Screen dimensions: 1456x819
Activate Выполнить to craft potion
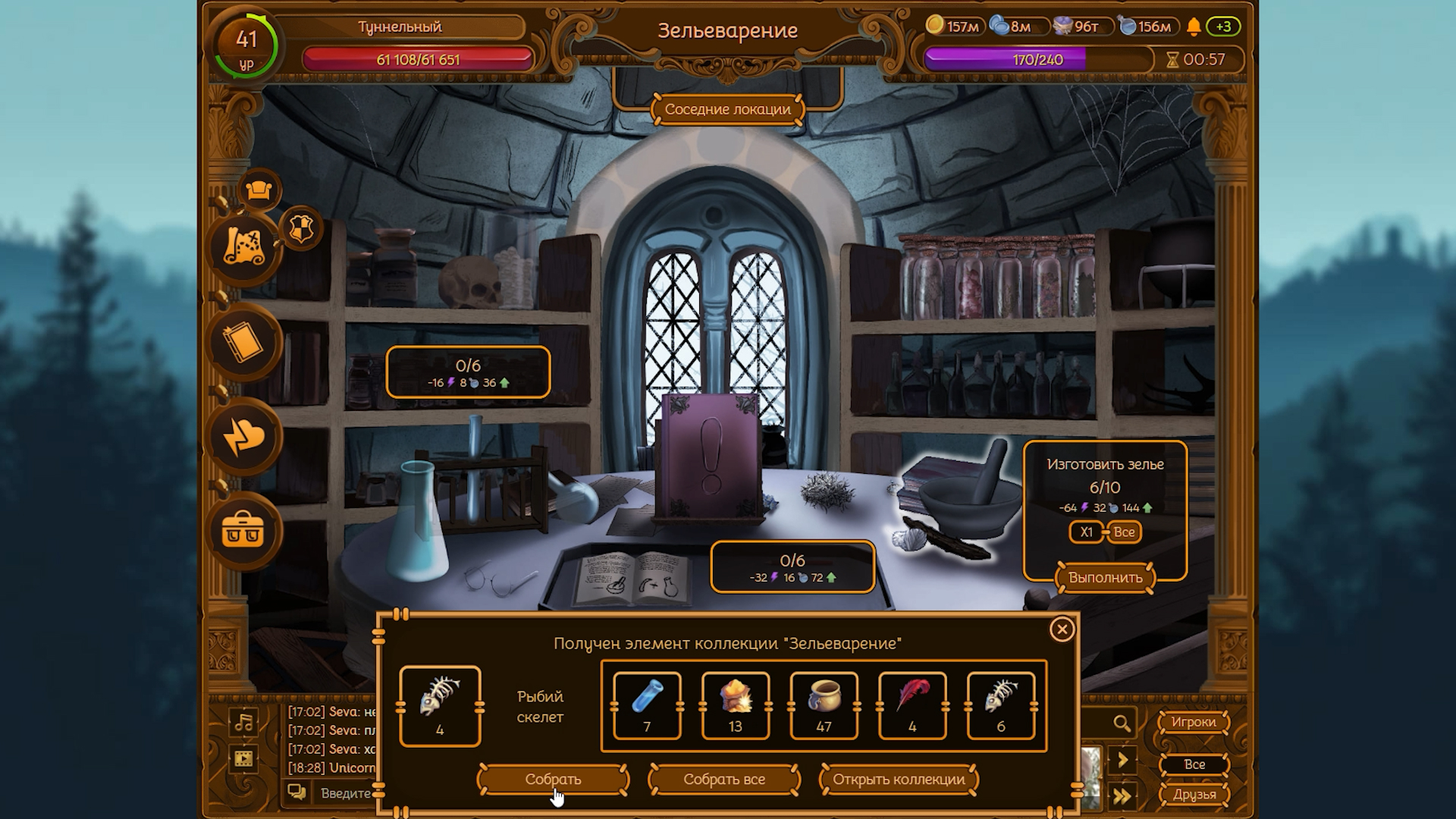point(1105,578)
